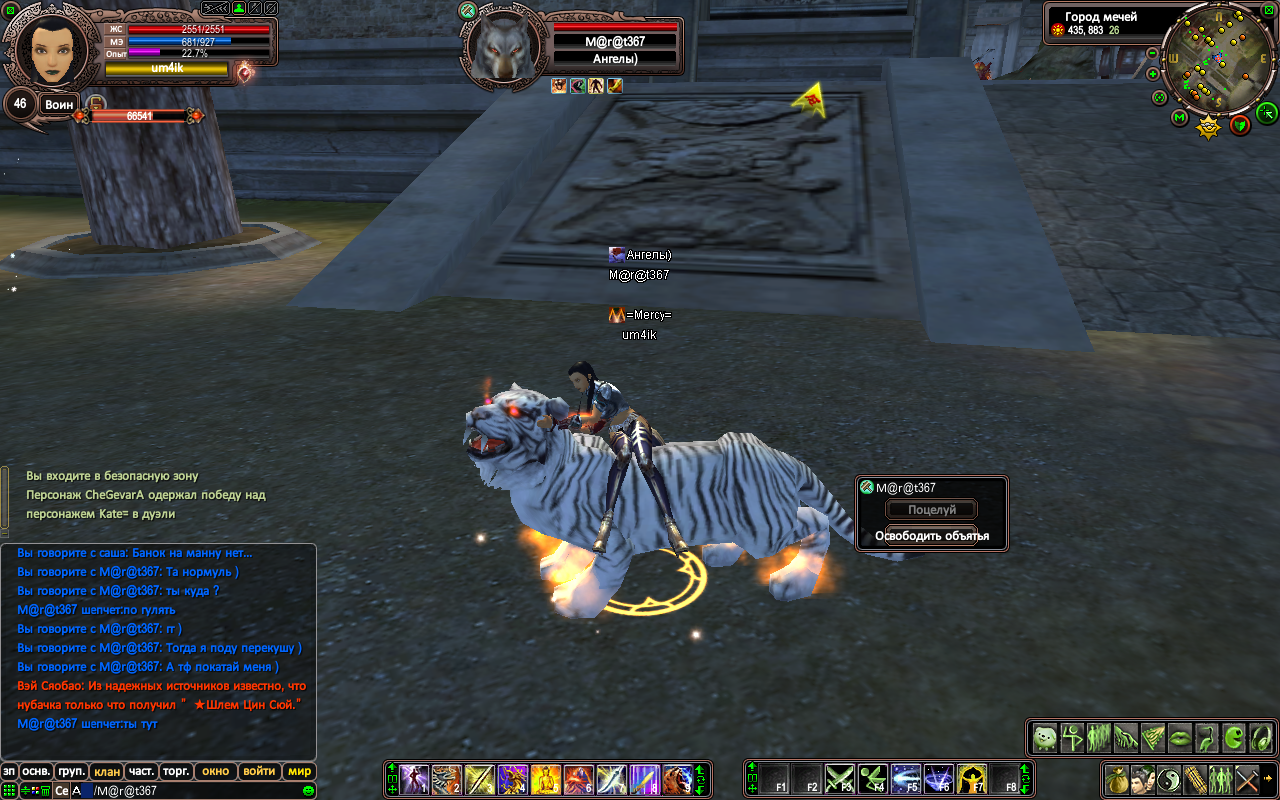Screen dimensions: 1280x800
Task: Switch to the клан chat tab
Action: point(105,771)
